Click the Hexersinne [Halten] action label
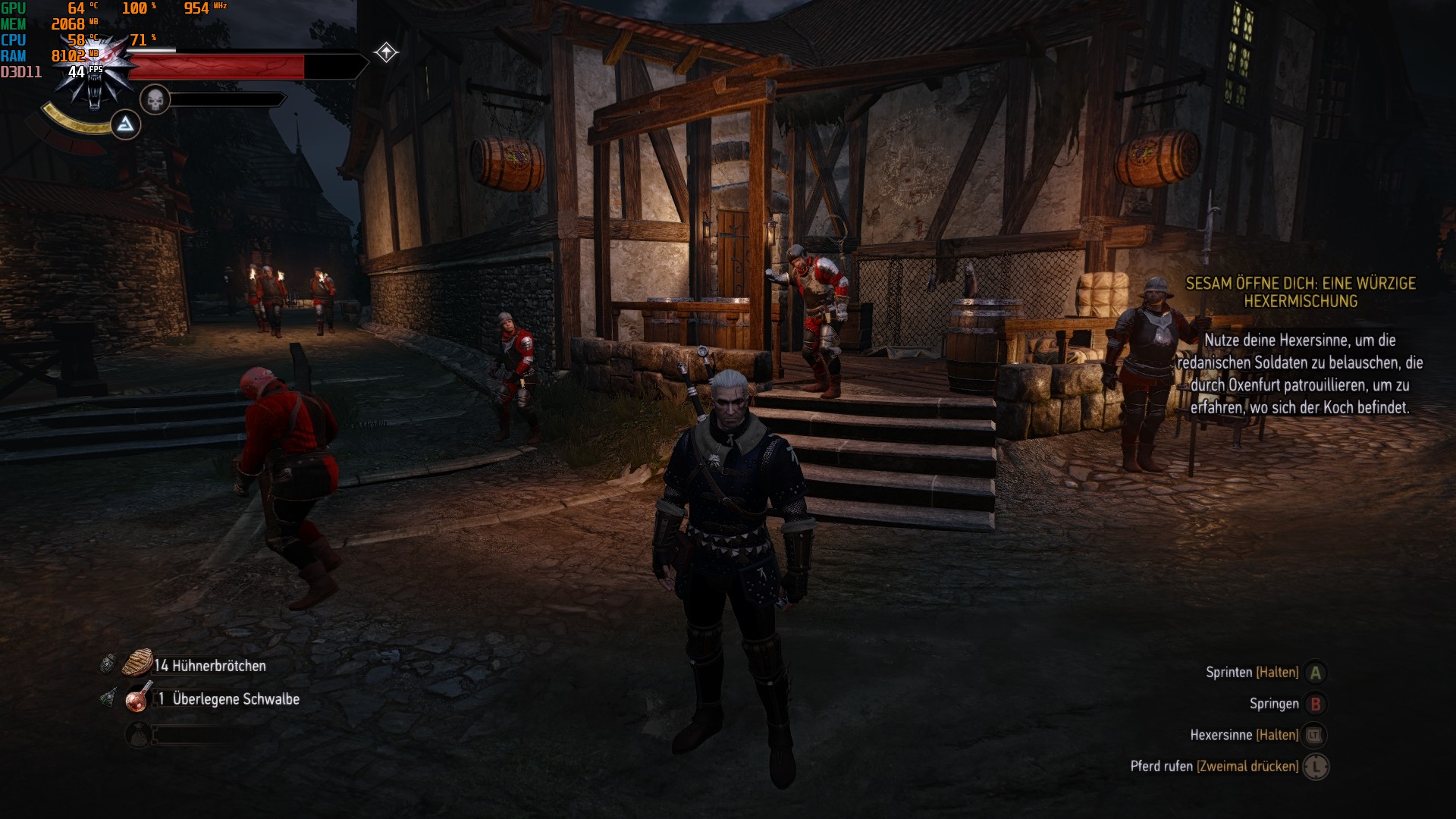 pos(1244,735)
